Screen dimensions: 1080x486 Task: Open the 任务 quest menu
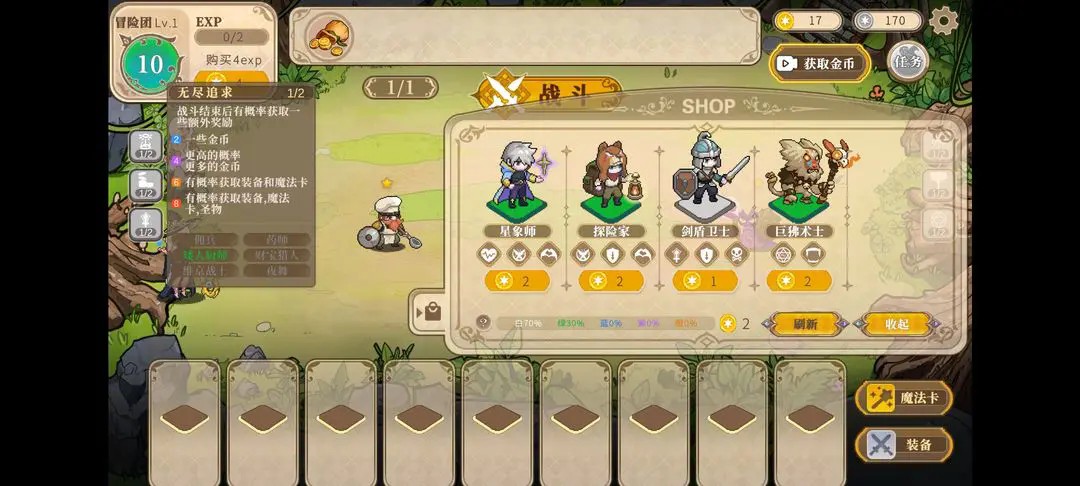[907, 61]
